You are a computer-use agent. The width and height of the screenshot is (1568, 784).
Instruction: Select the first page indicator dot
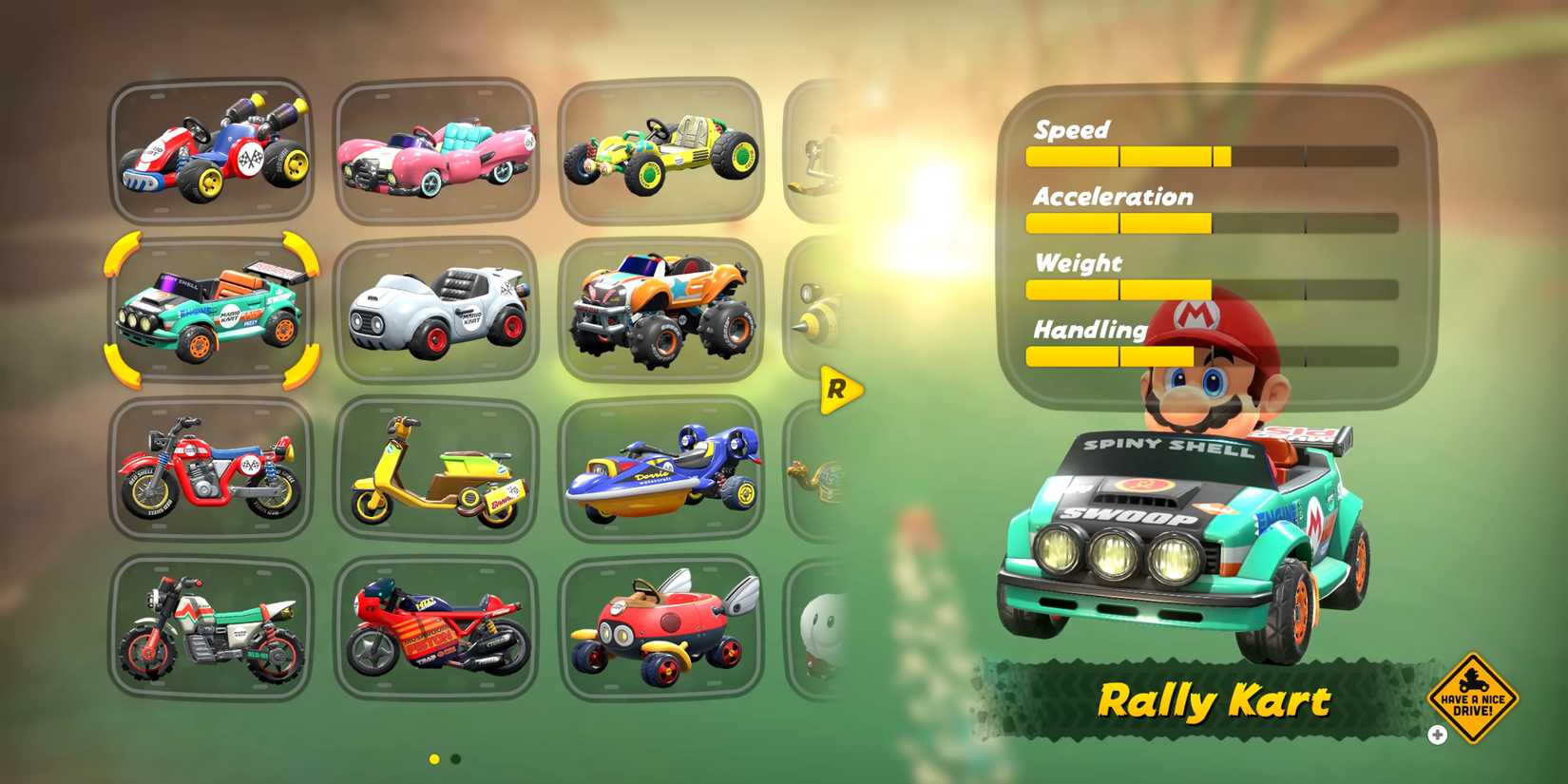point(433,758)
